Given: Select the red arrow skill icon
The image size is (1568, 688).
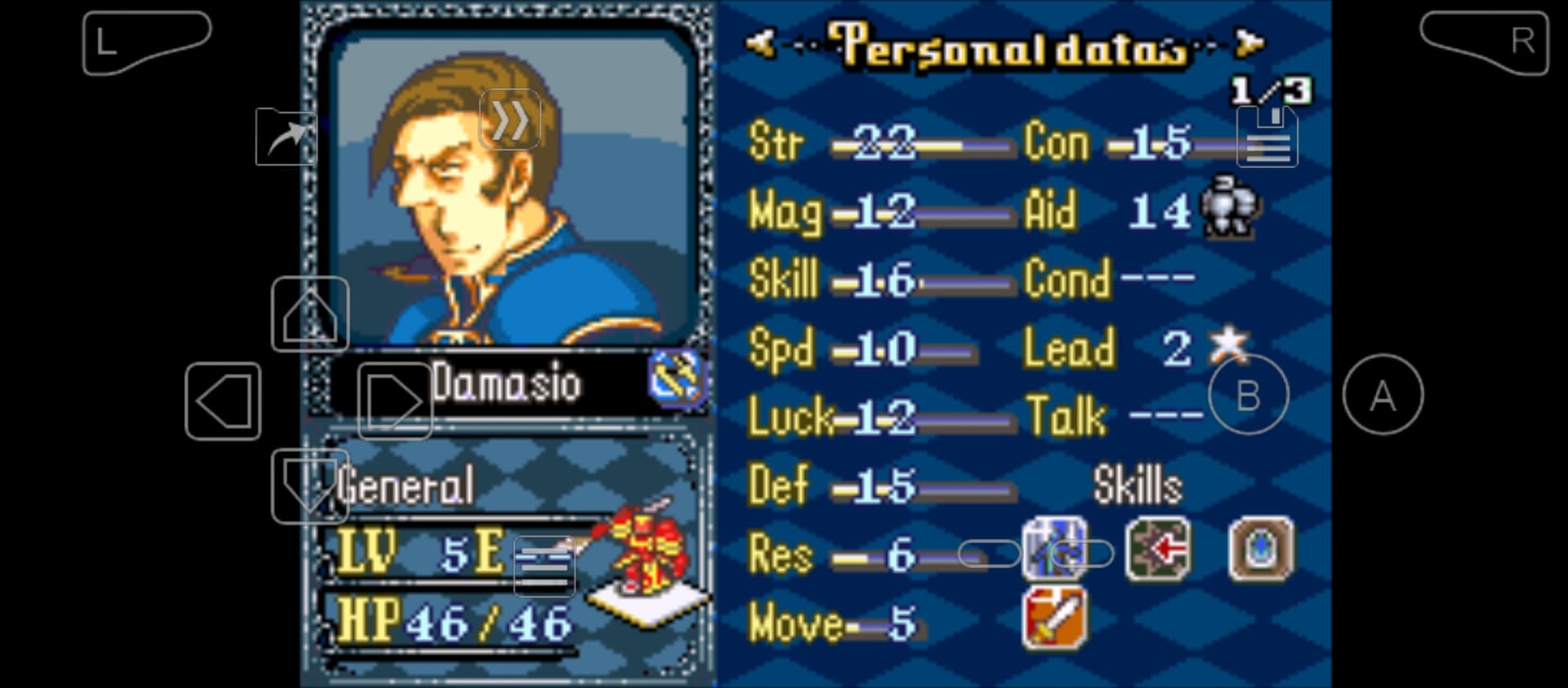Looking at the screenshot, I should 1157,549.
